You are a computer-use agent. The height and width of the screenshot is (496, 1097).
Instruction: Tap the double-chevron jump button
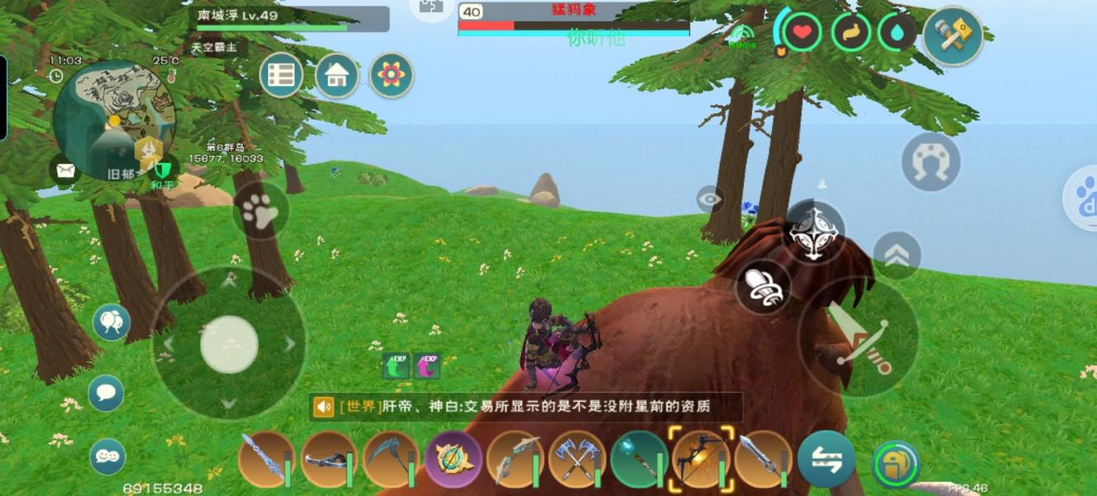(897, 256)
